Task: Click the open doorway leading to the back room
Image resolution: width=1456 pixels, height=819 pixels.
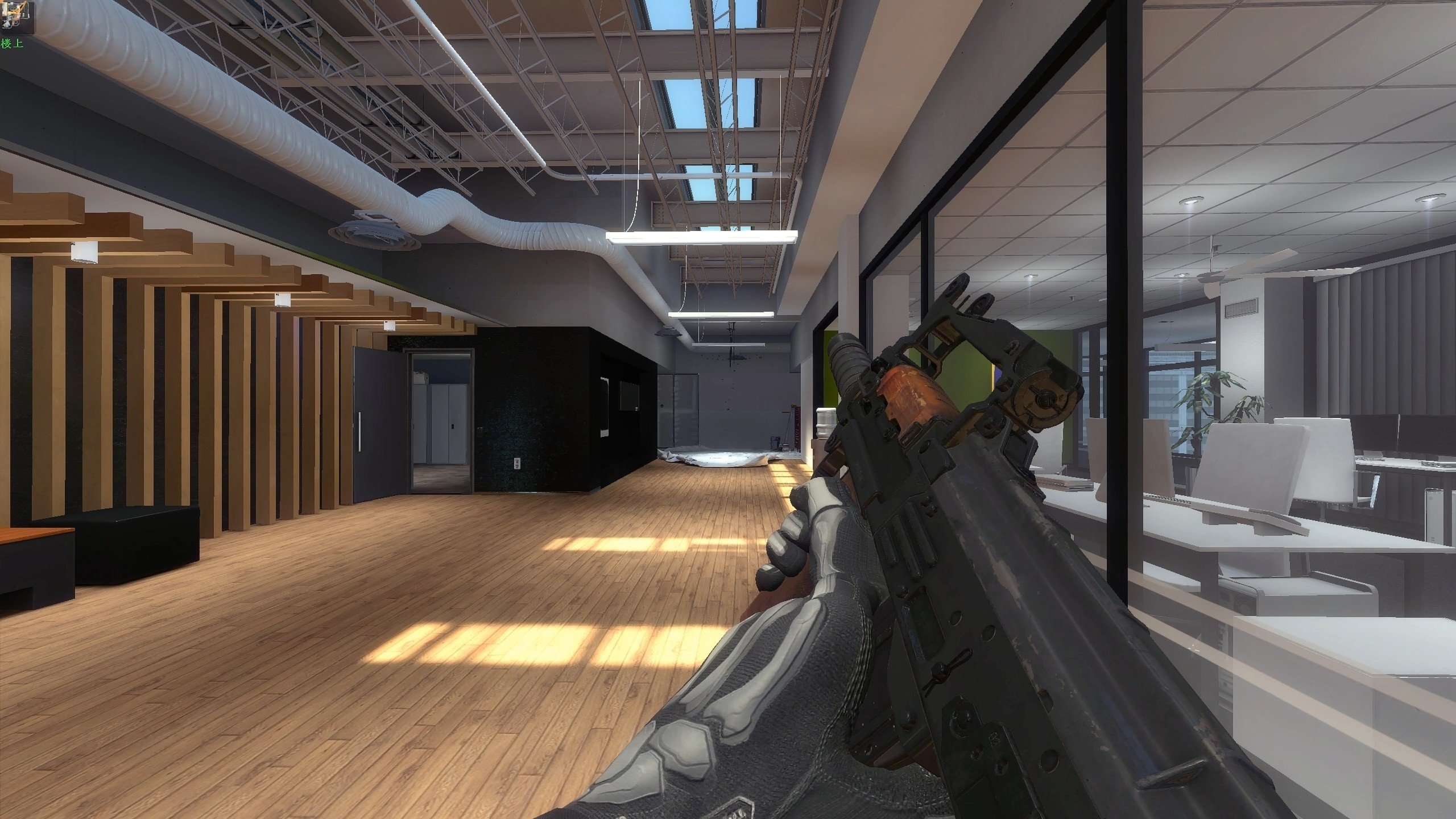Action: point(441,415)
